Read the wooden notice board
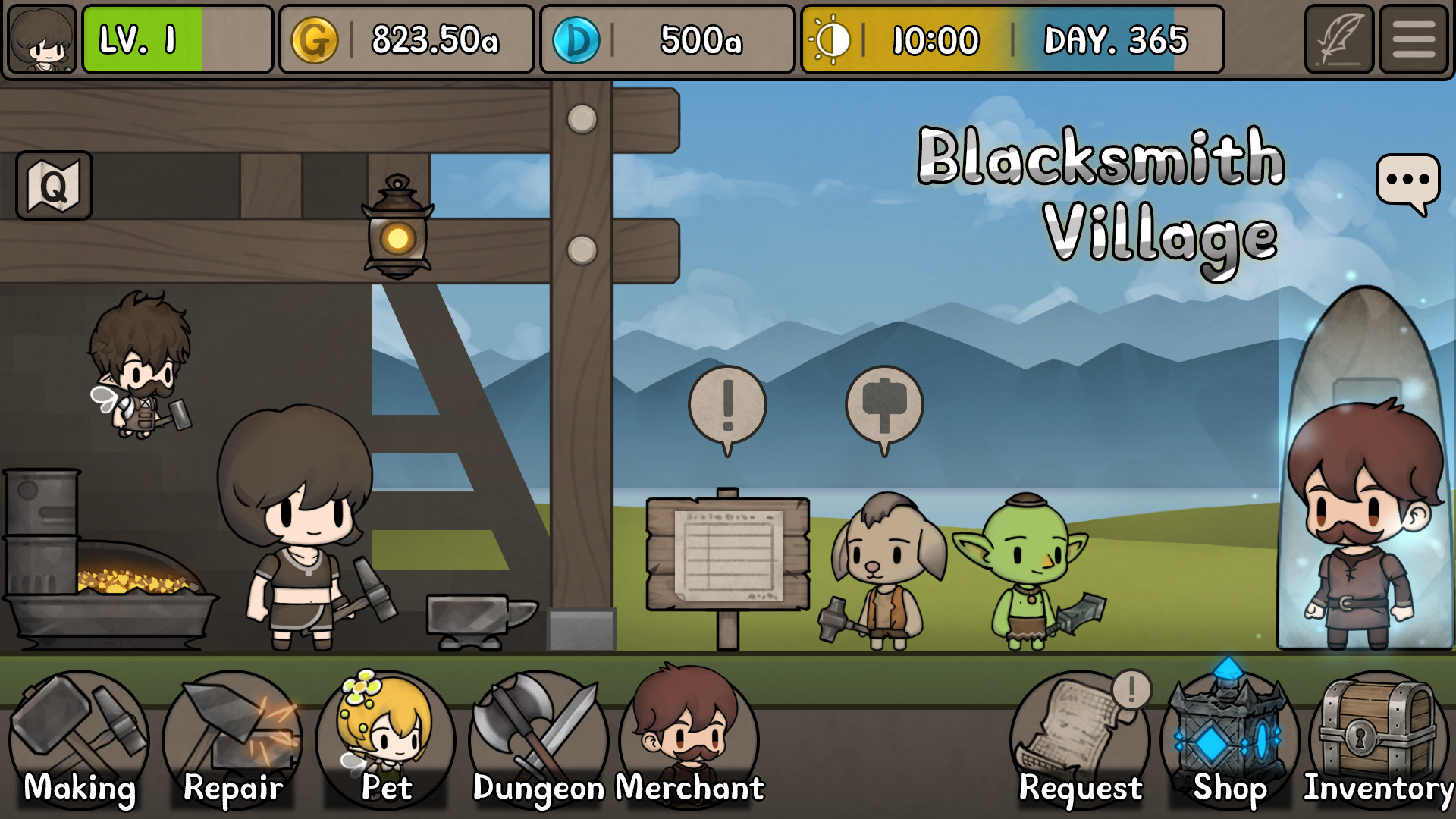This screenshot has height=819, width=1456. point(726,554)
